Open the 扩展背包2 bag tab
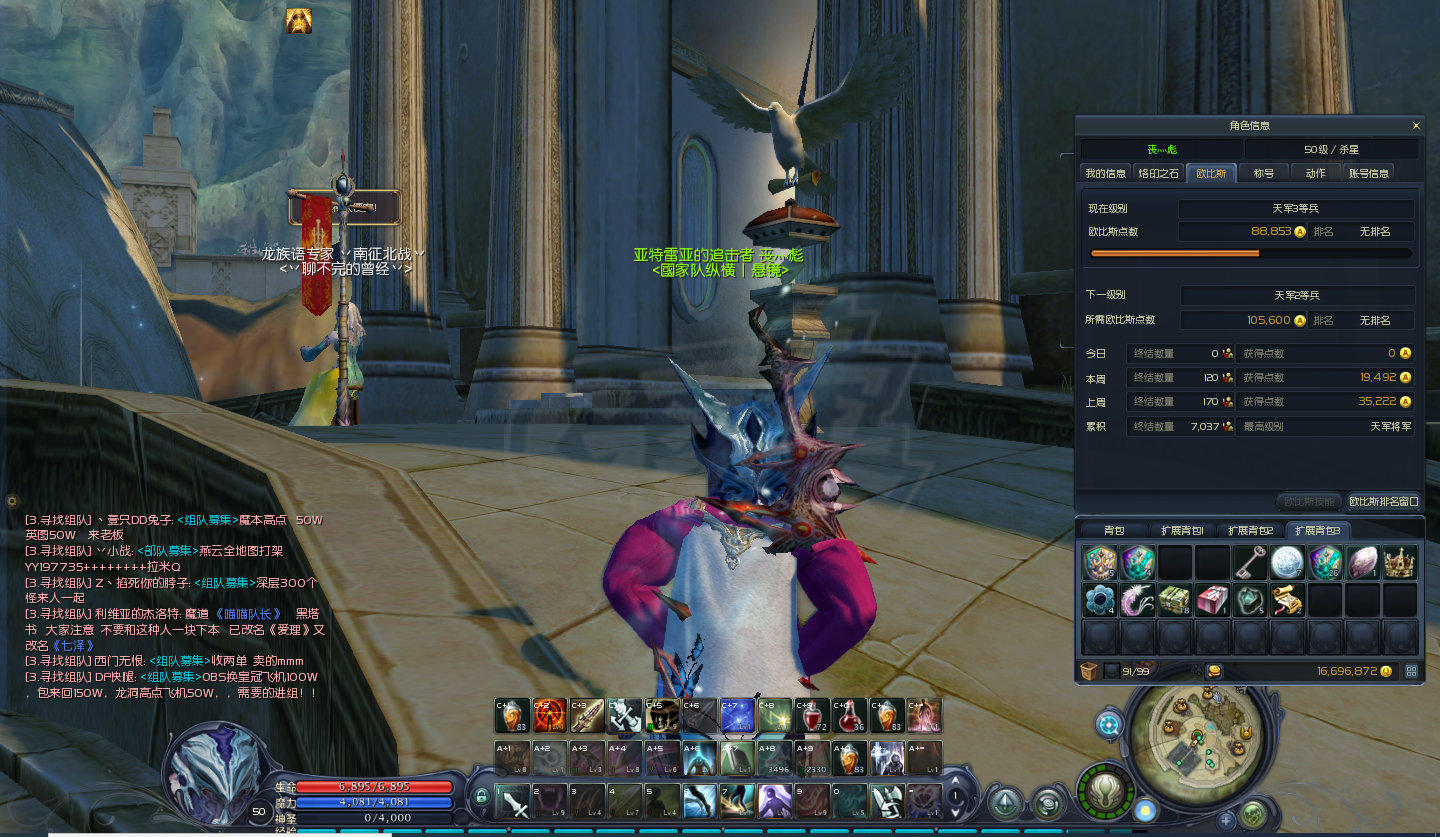Screen dimensions: 1440x837 [x=1250, y=530]
